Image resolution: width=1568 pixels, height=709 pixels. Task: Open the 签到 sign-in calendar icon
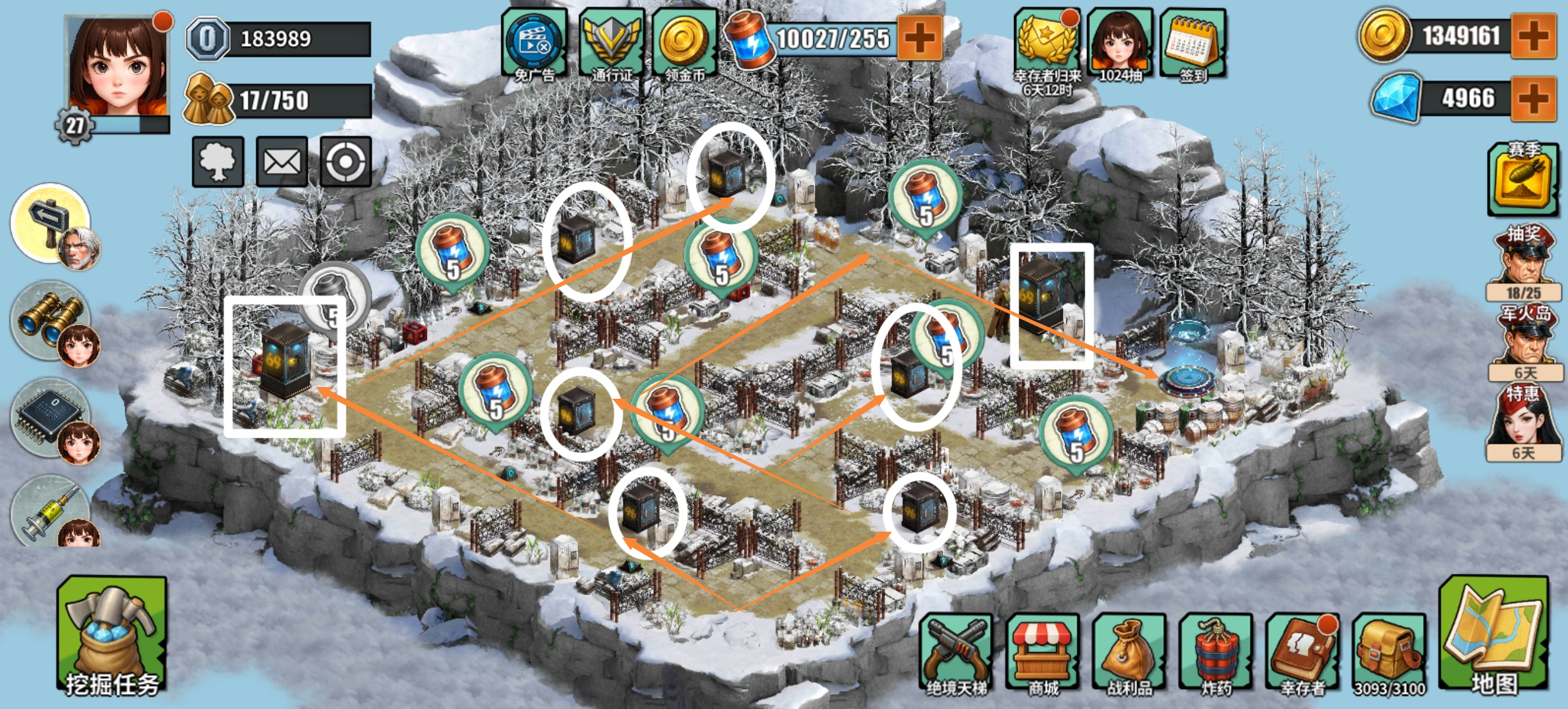tap(1194, 42)
